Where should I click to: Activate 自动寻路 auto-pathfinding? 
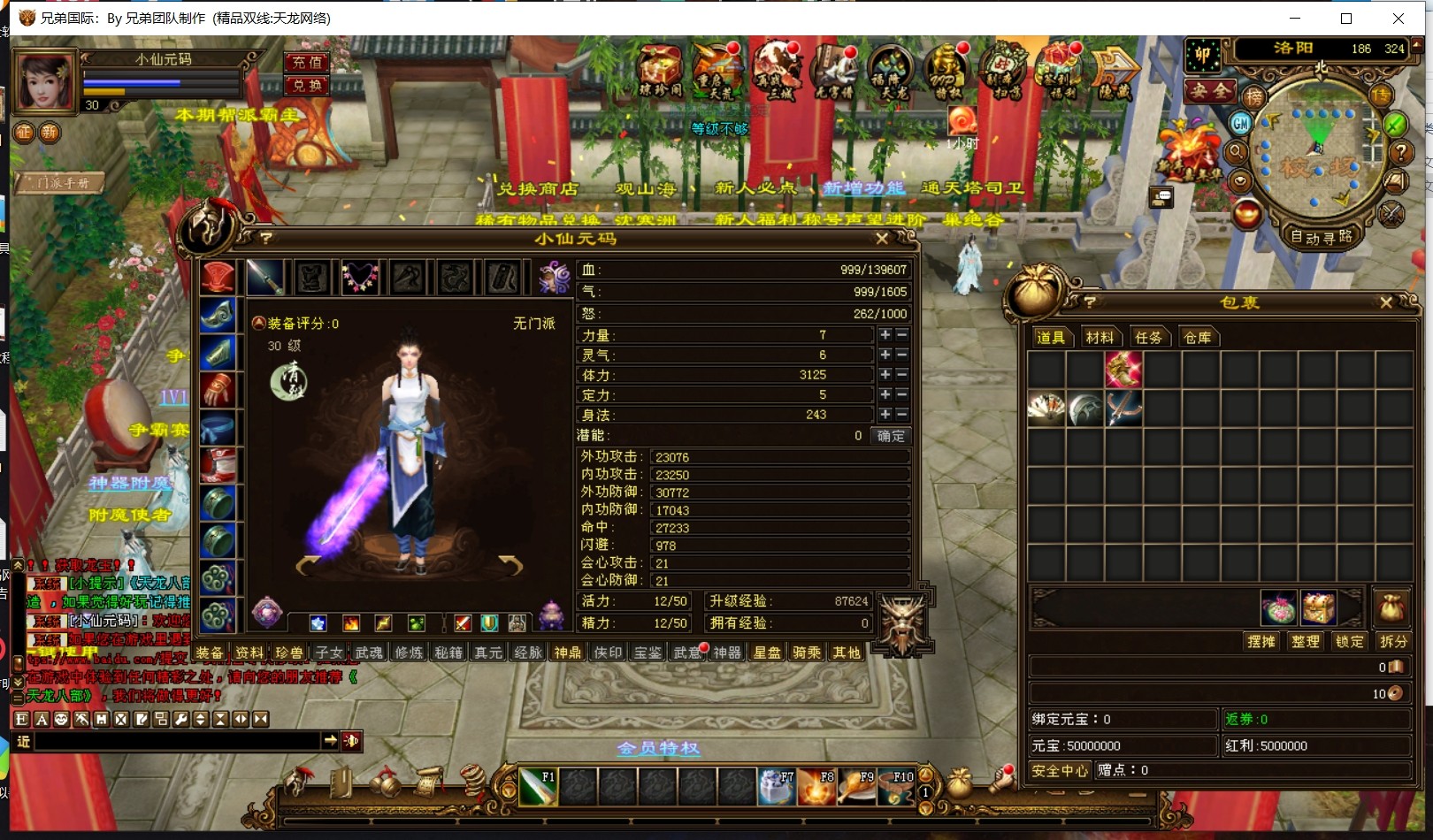1322,237
